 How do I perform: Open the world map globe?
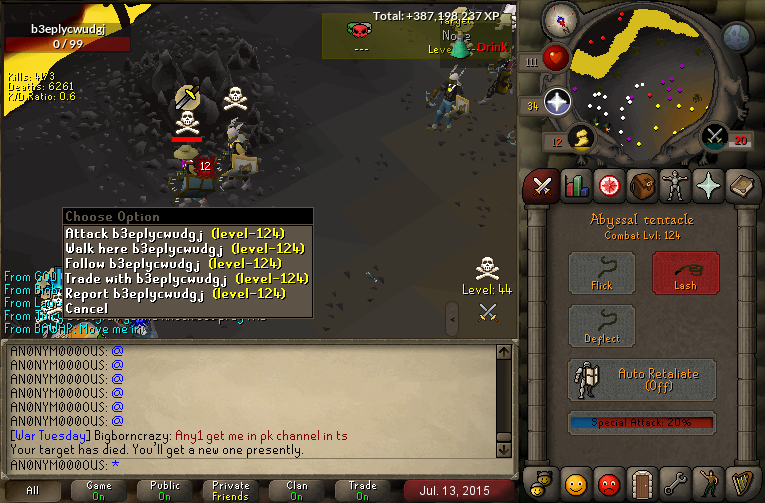coord(737,38)
